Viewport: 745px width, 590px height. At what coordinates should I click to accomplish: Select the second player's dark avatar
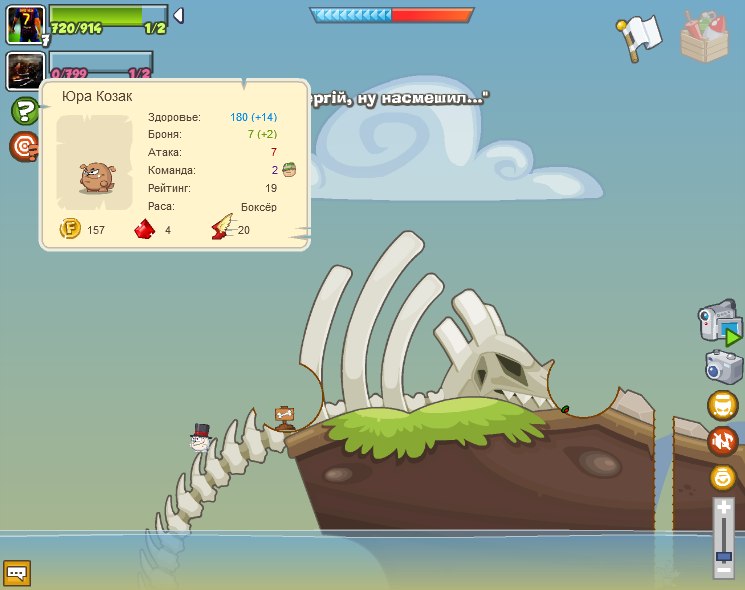[x=23, y=71]
